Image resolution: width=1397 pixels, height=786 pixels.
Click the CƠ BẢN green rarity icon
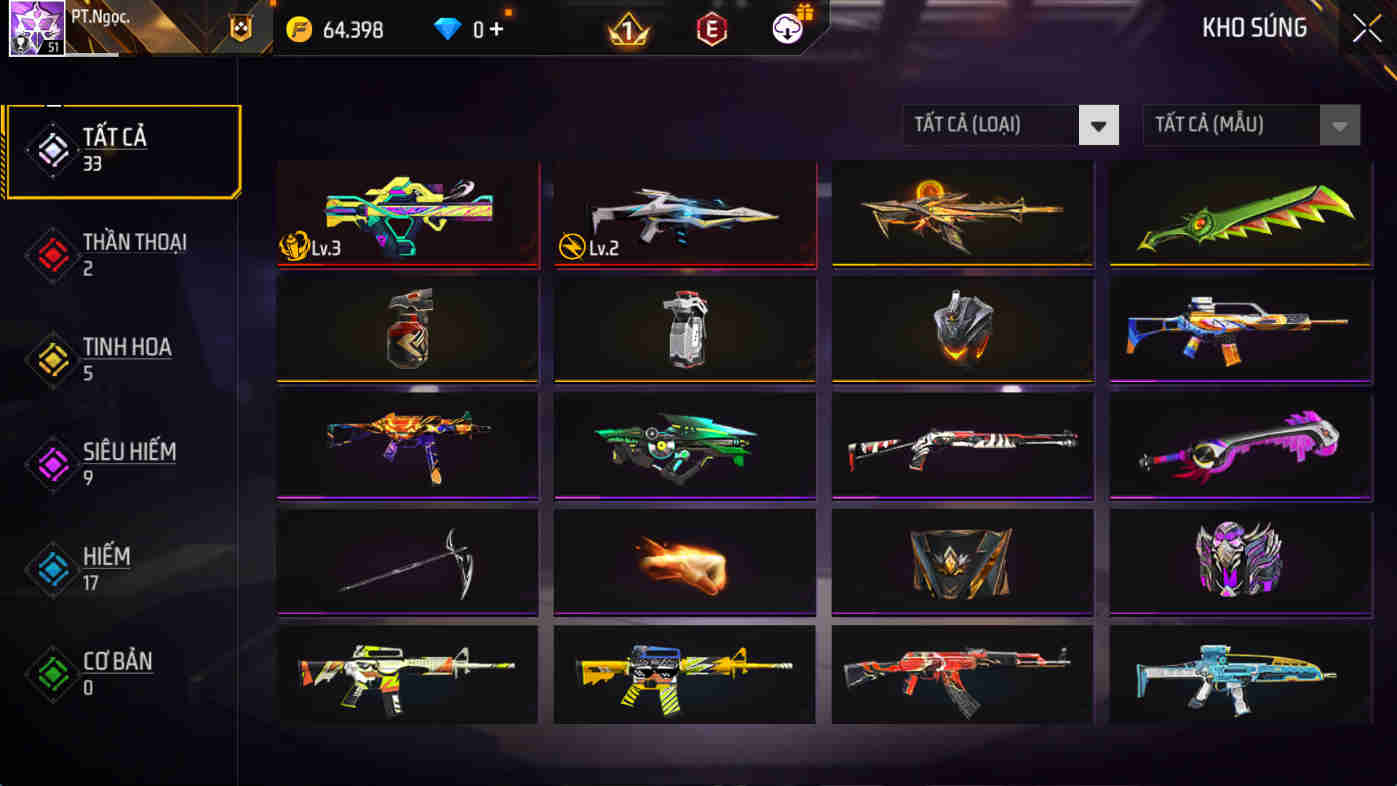tap(52, 672)
